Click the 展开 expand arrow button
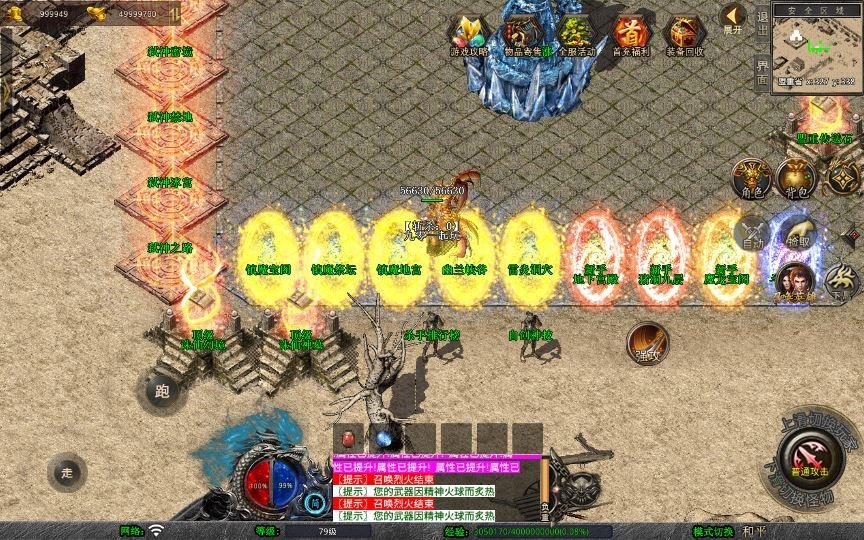The height and width of the screenshot is (540, 864). coord(734,19)
